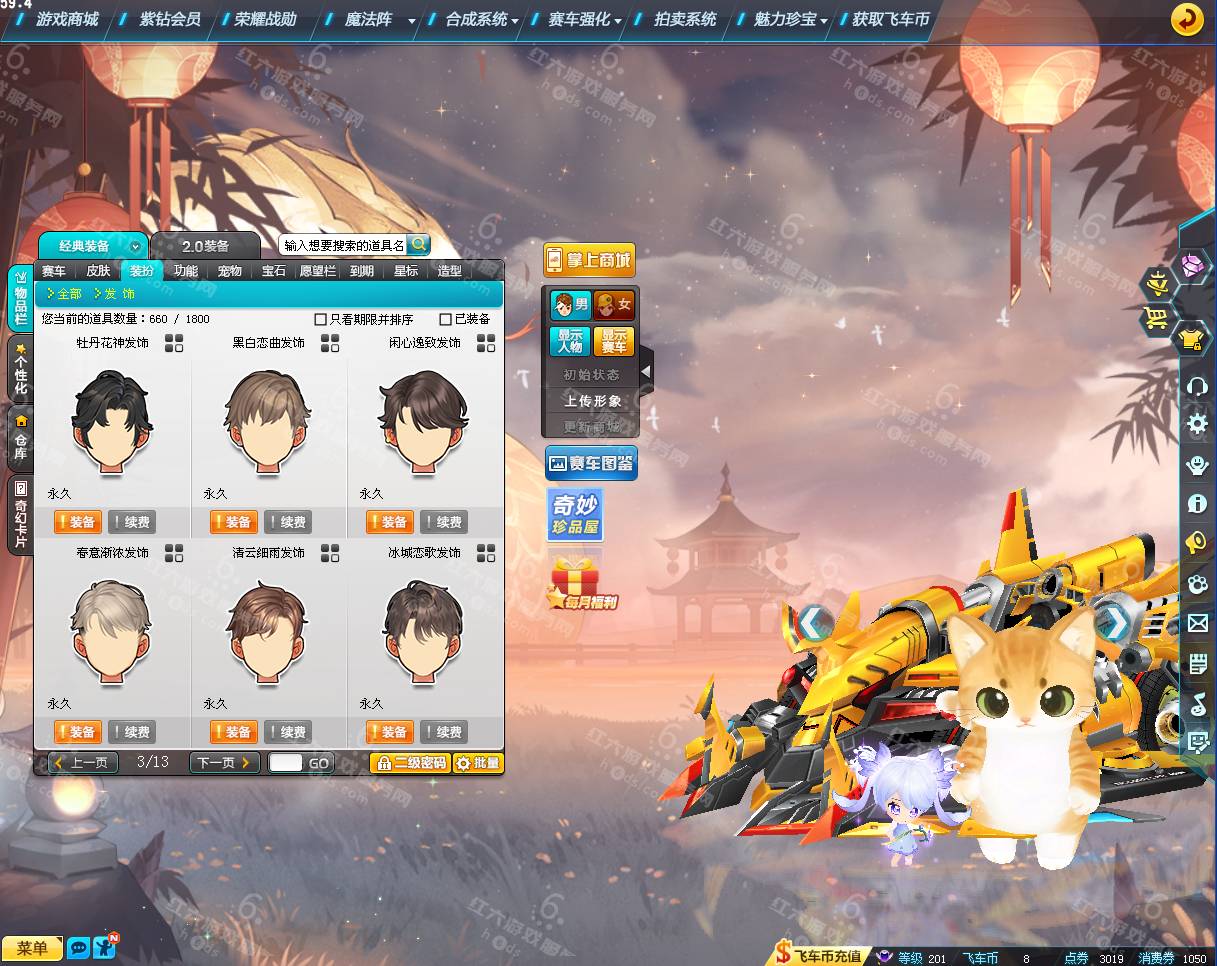Switch to the 2.0装备 equipment tab
Screen dimensions: 1217x966
[205, 246]
